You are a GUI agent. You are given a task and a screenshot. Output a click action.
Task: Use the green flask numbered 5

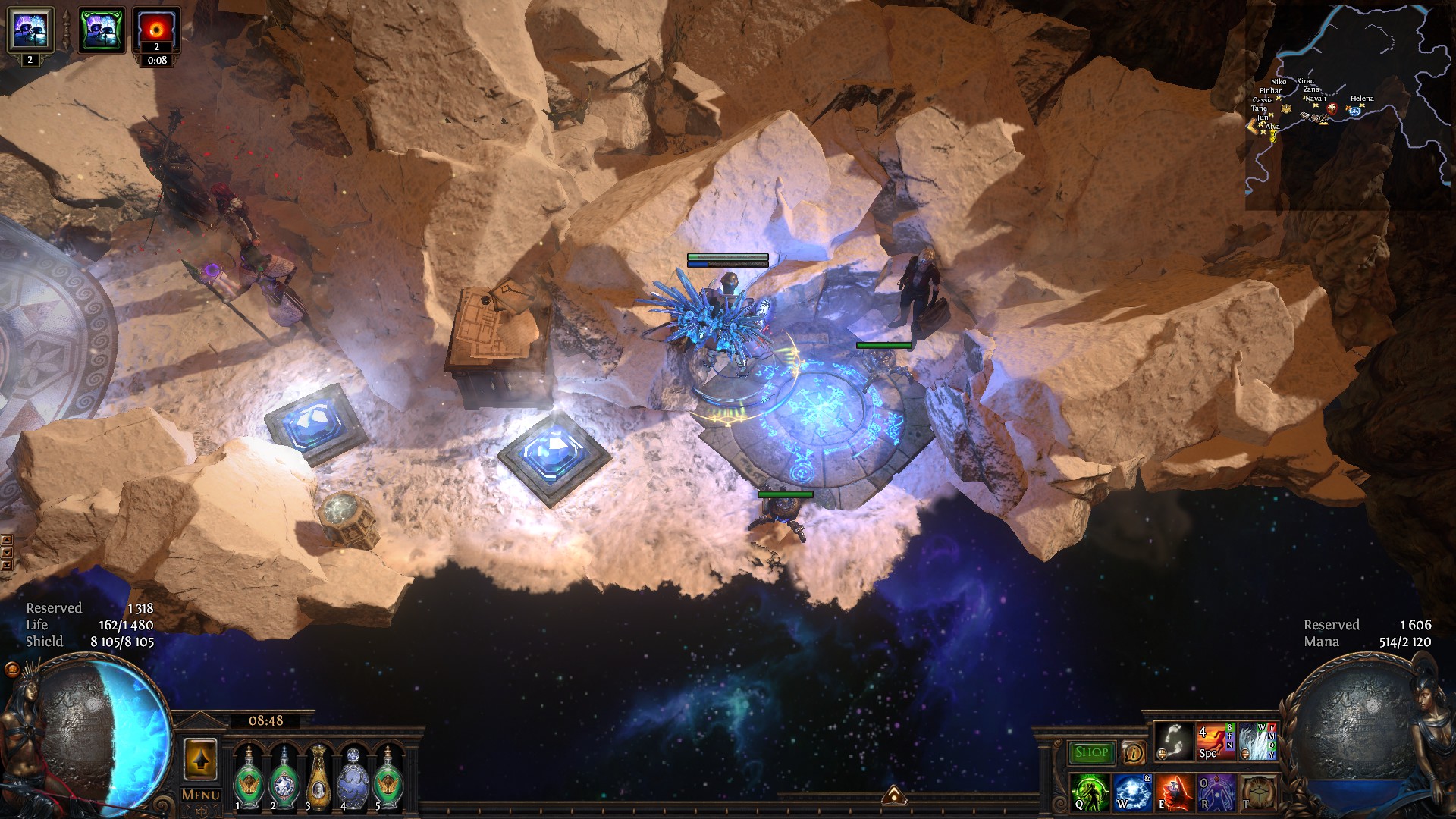[x=388, y=778]
